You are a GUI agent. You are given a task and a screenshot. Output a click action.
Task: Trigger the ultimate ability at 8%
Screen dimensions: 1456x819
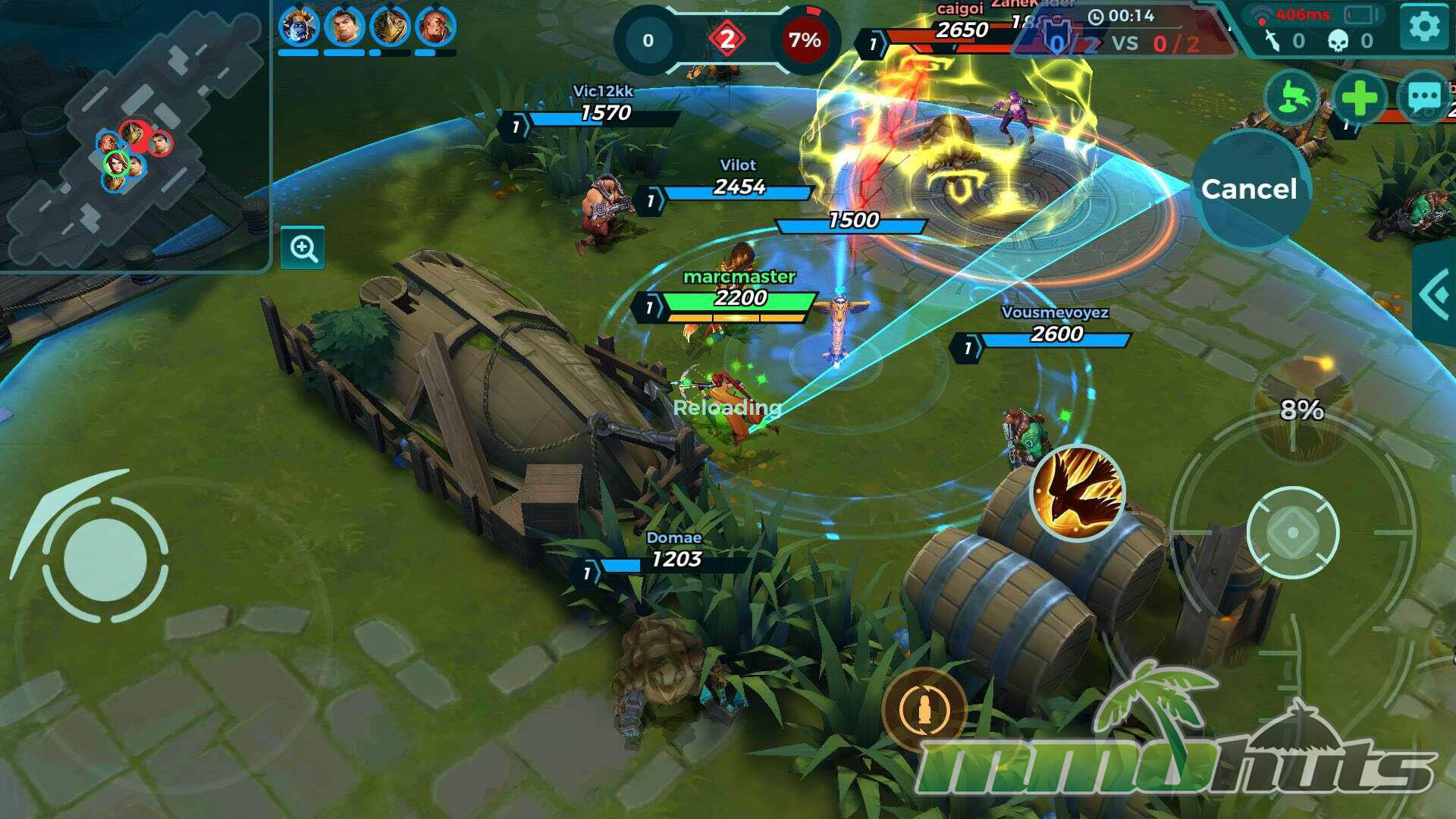1301,410
